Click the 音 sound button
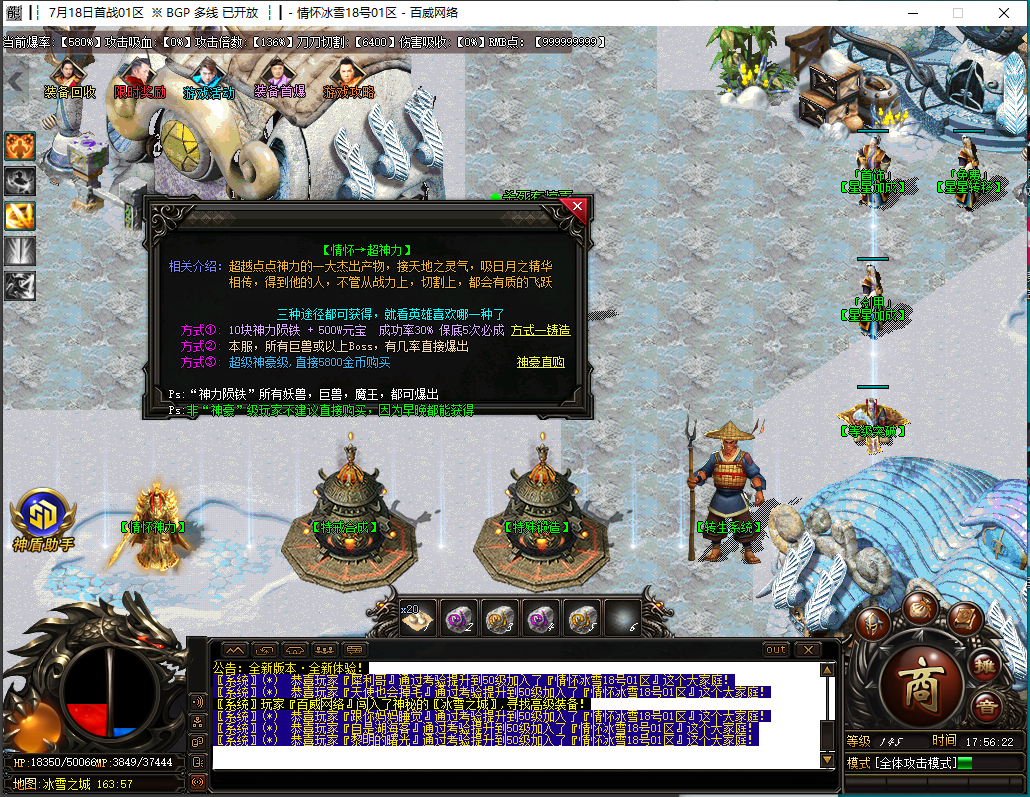1030x797 pixels. pyautogui.click(x=986, y=704)
